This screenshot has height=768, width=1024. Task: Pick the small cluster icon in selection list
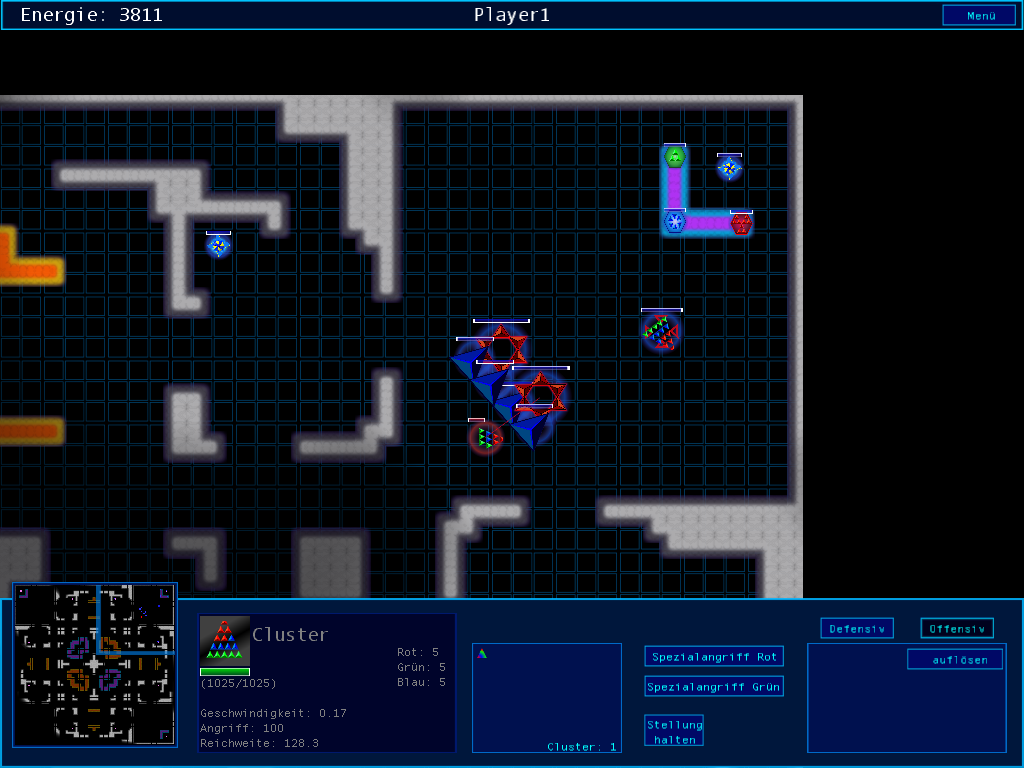click(x=482, y=654)
